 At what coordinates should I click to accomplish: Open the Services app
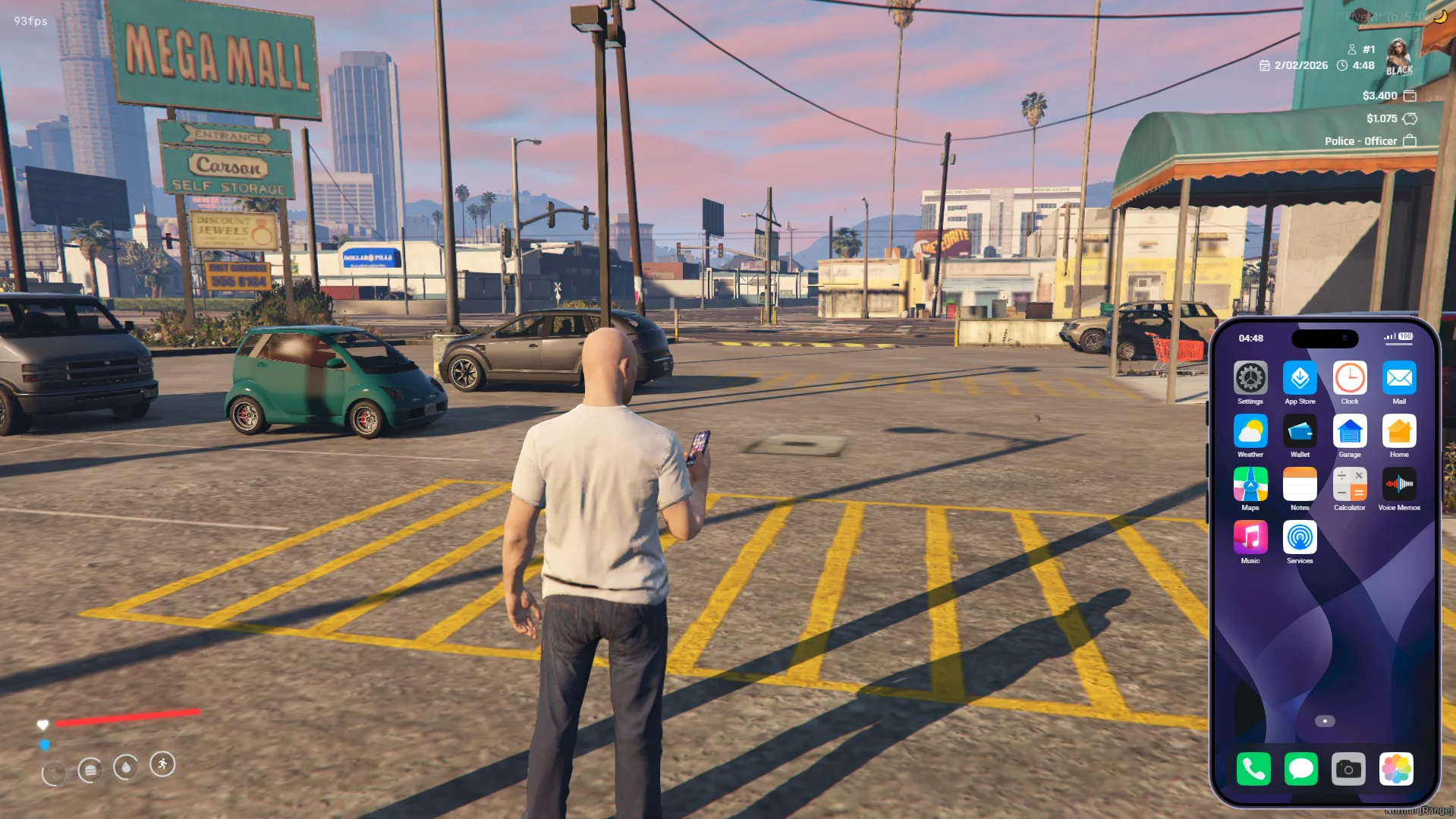(x=1300, y=537)
